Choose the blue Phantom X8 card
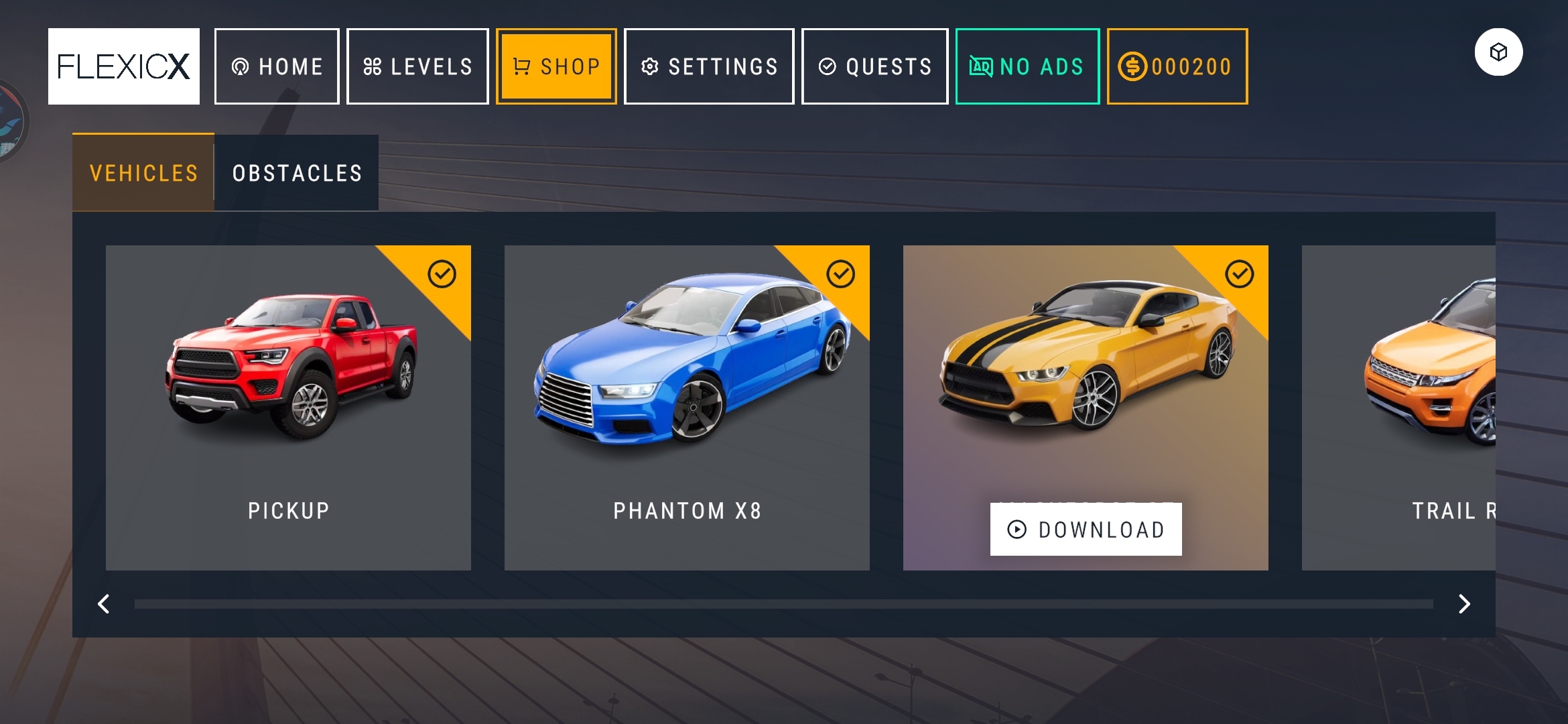 pyautogui.click(x=687, y=408)
